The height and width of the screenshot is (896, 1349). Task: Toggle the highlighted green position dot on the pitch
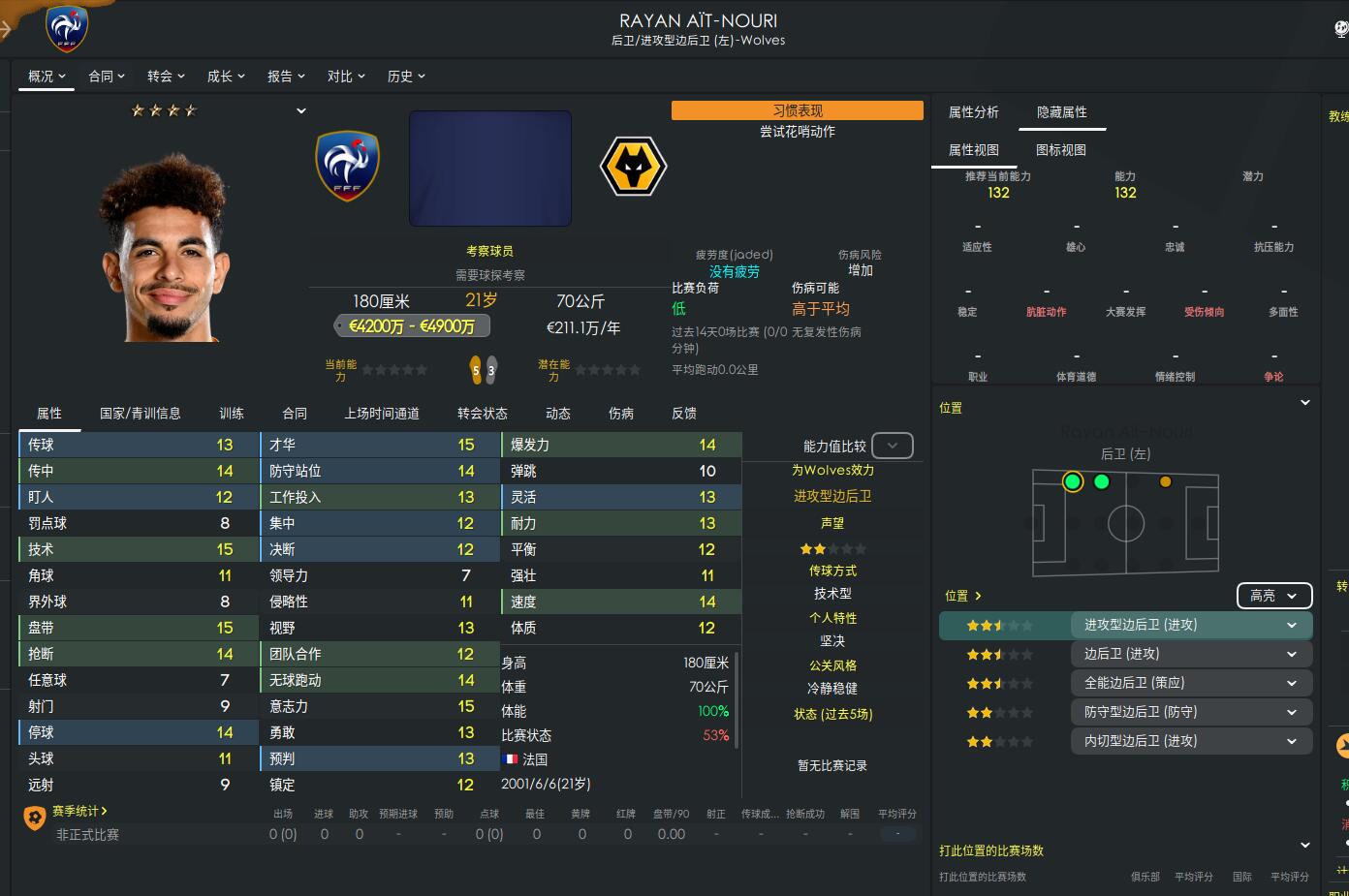coord(1072,481)
